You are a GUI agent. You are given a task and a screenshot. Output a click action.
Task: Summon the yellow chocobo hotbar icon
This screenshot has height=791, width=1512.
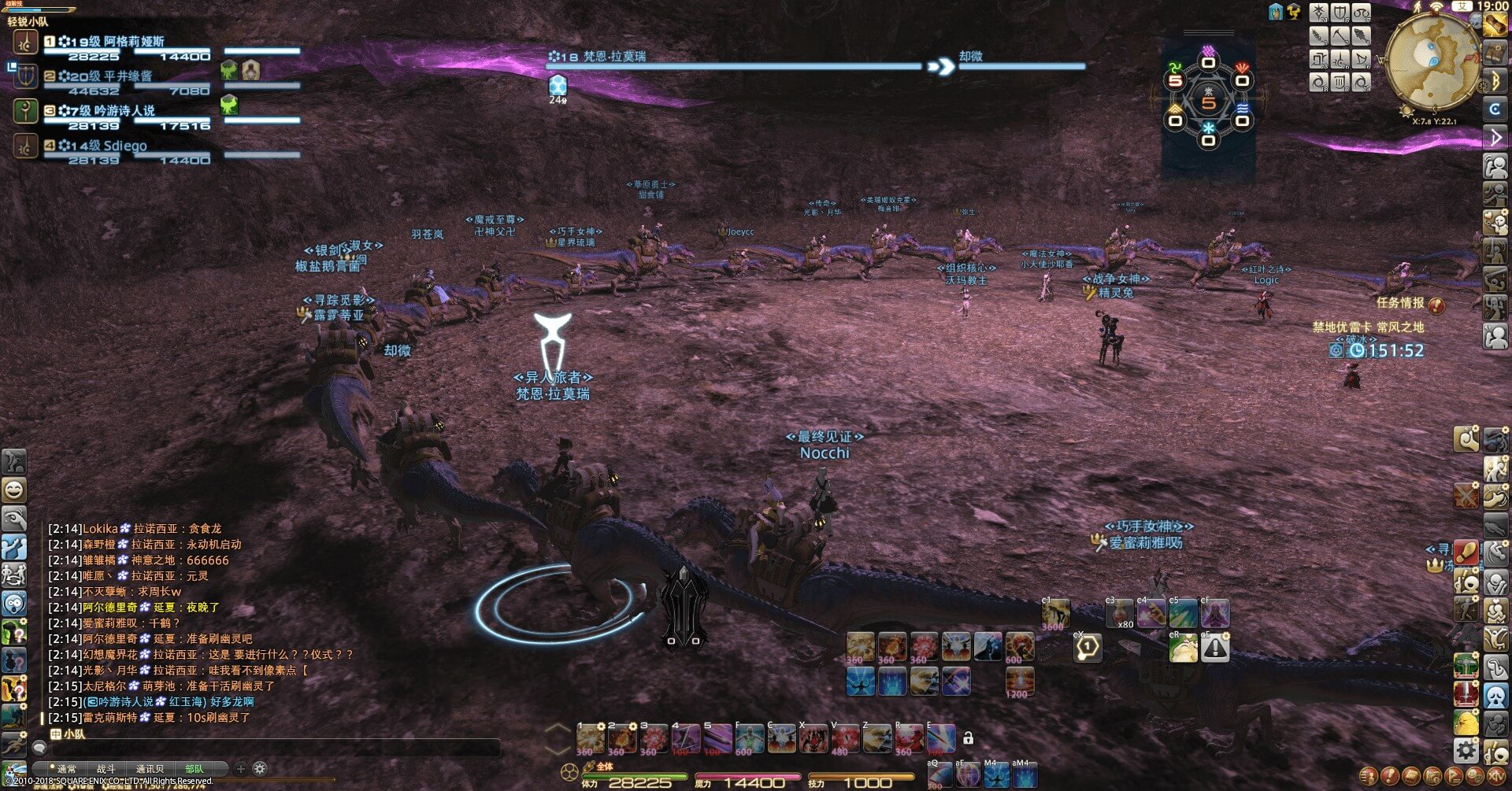tap(1466, 723)
